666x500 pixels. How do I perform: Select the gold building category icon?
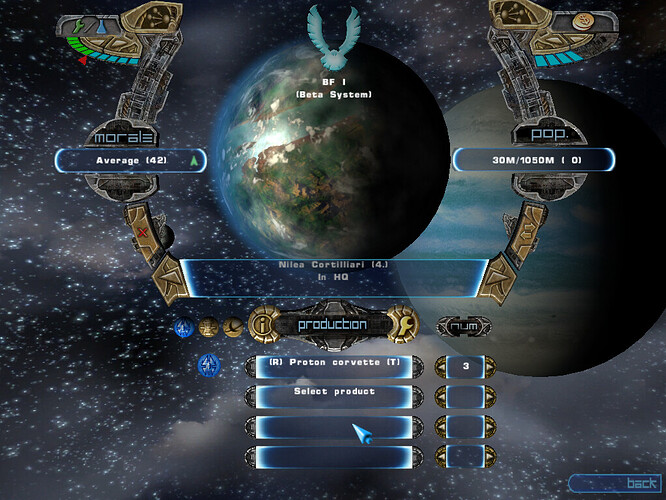[208, 326]
